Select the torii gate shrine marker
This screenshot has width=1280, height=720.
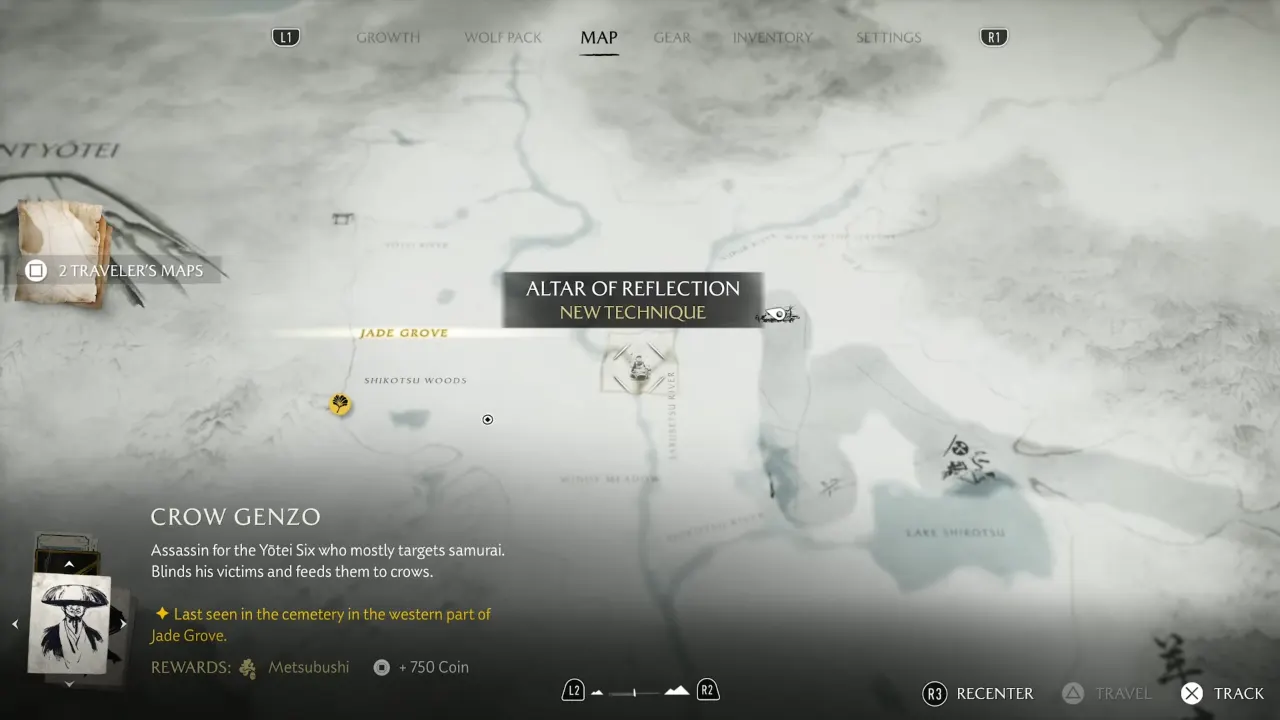tap(343, 217)
